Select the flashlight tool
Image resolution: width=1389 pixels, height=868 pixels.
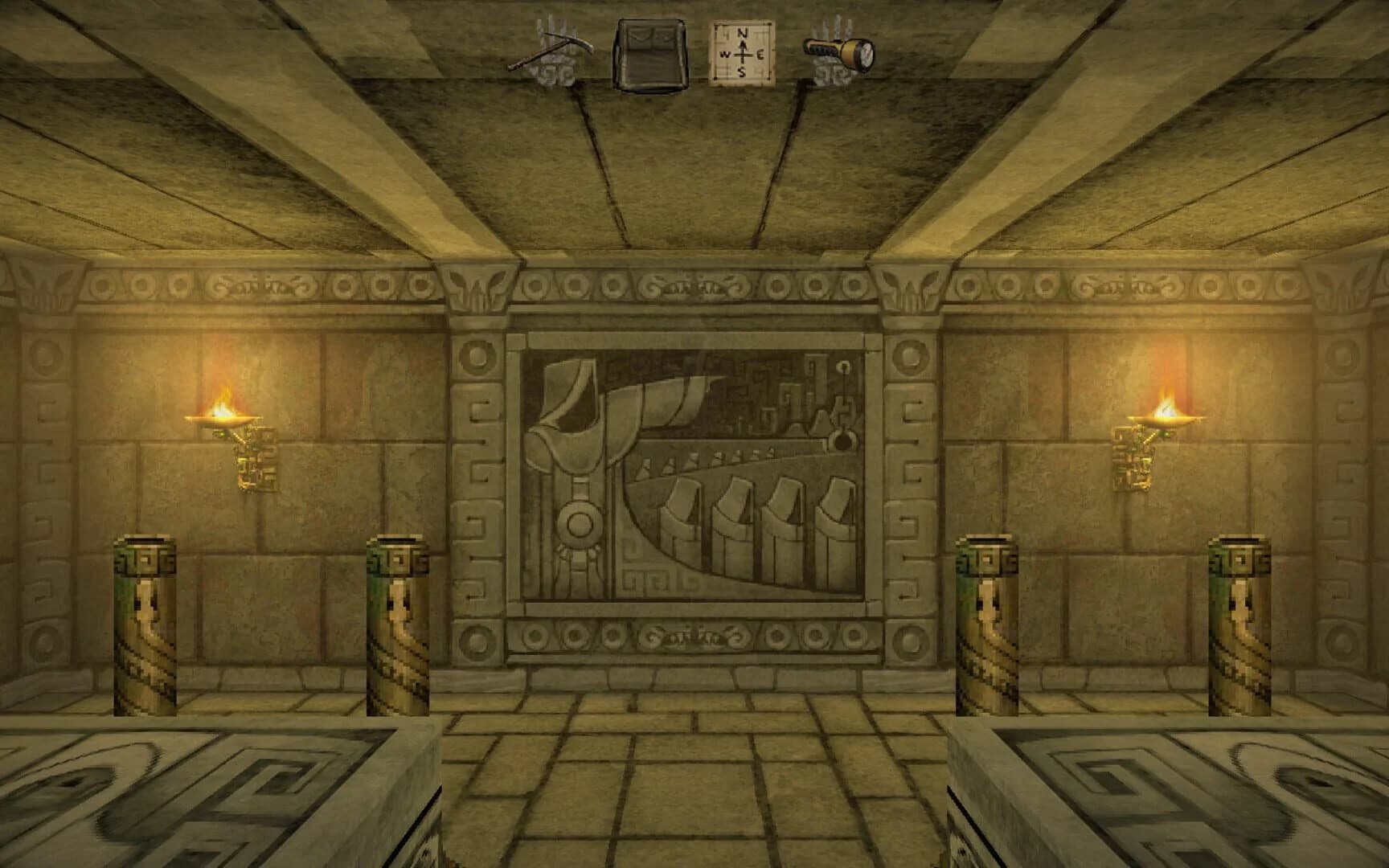(x=840, y=52)
